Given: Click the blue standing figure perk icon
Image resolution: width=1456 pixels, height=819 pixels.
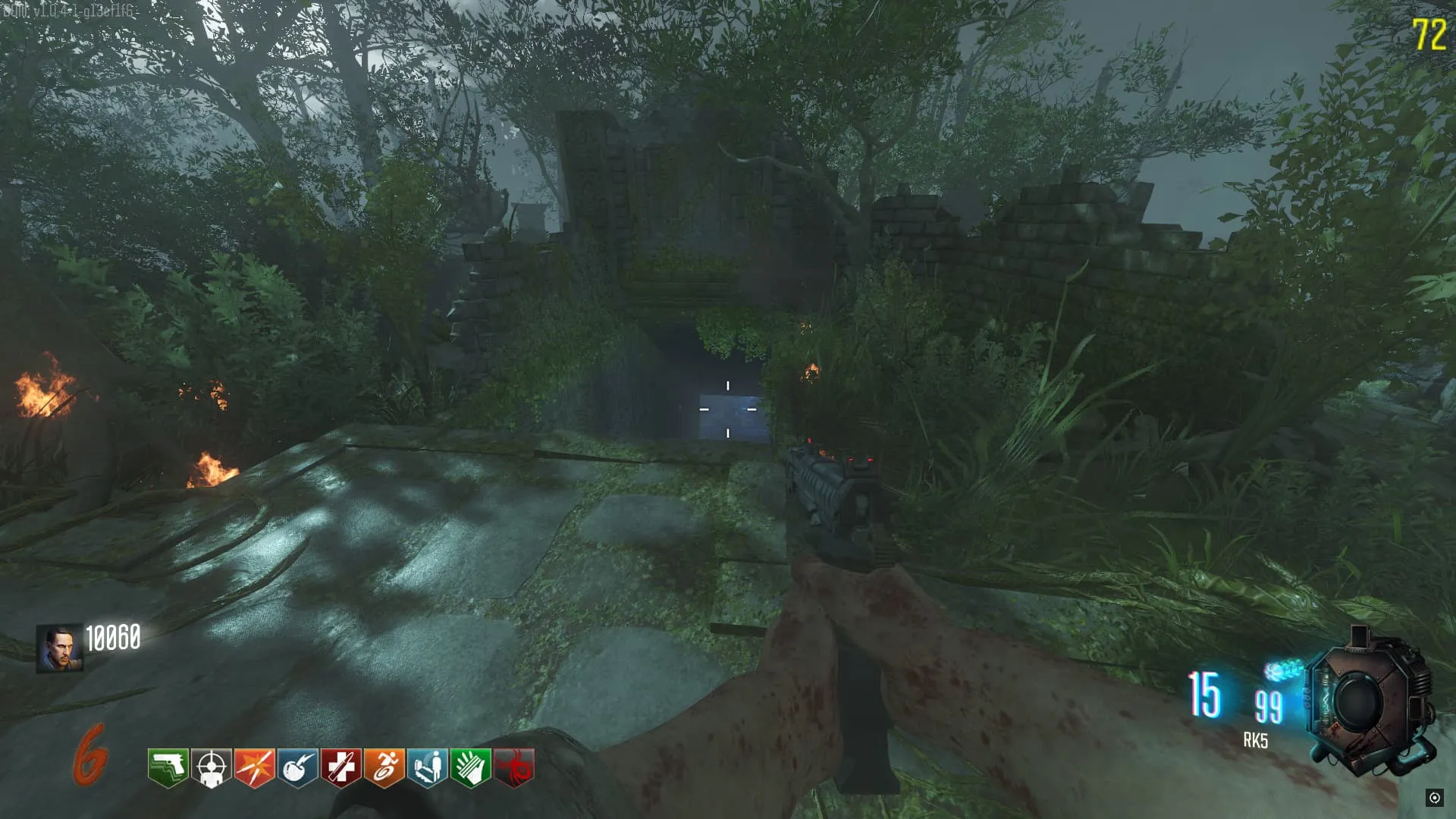Looking at the screenshot, I should [x=427, y=767].
